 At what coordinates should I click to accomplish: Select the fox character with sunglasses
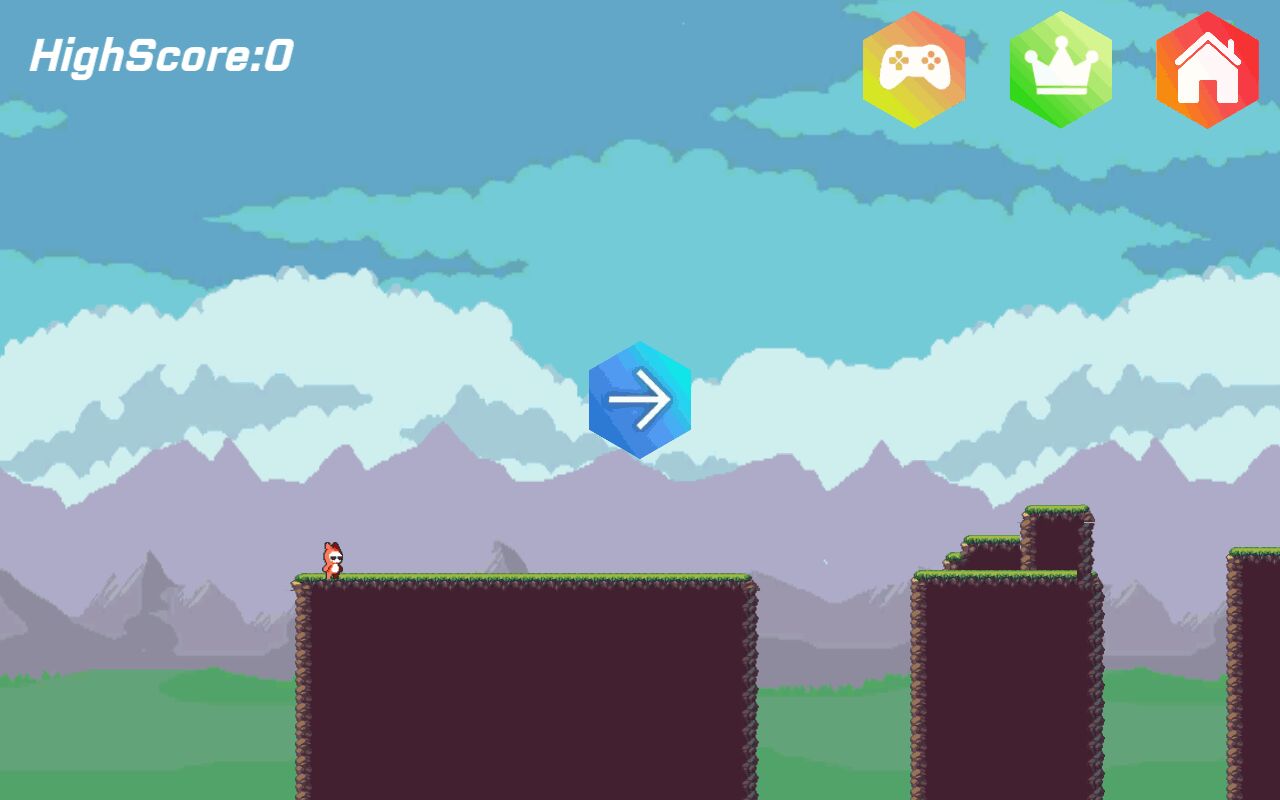point(332,556)
